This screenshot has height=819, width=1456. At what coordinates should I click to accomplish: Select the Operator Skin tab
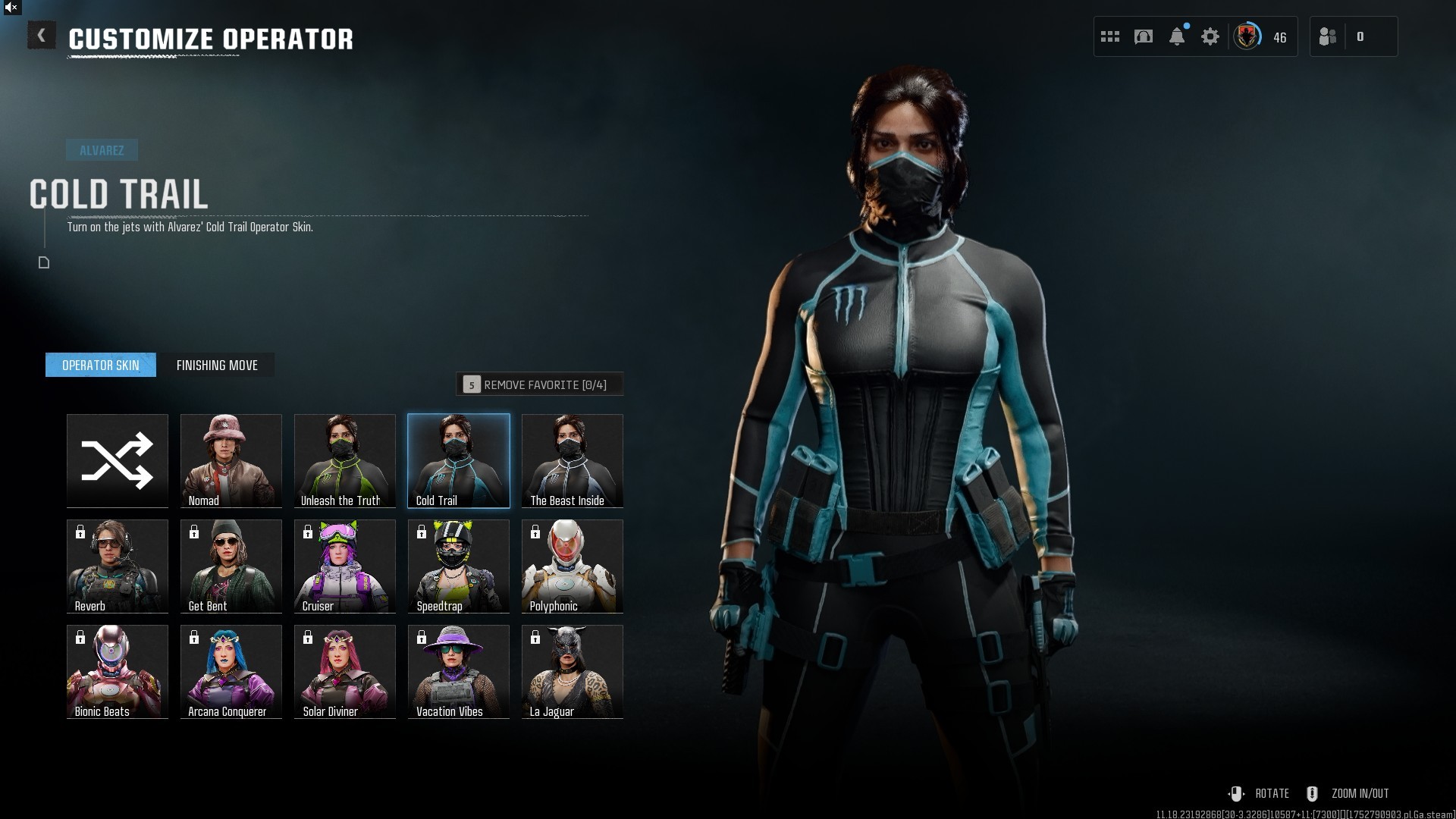click(101, 366)
